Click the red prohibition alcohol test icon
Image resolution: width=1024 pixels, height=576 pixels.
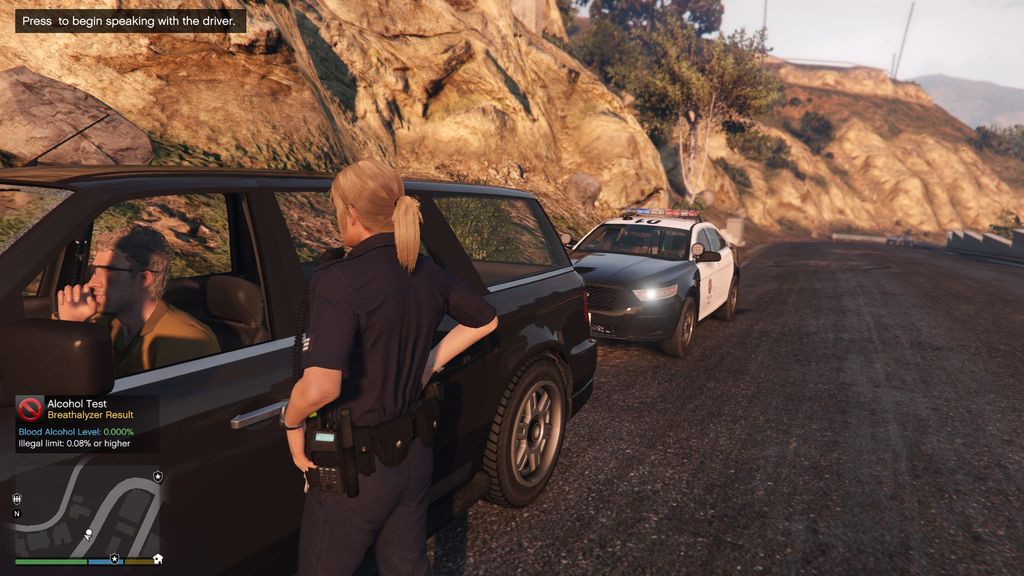30,408
